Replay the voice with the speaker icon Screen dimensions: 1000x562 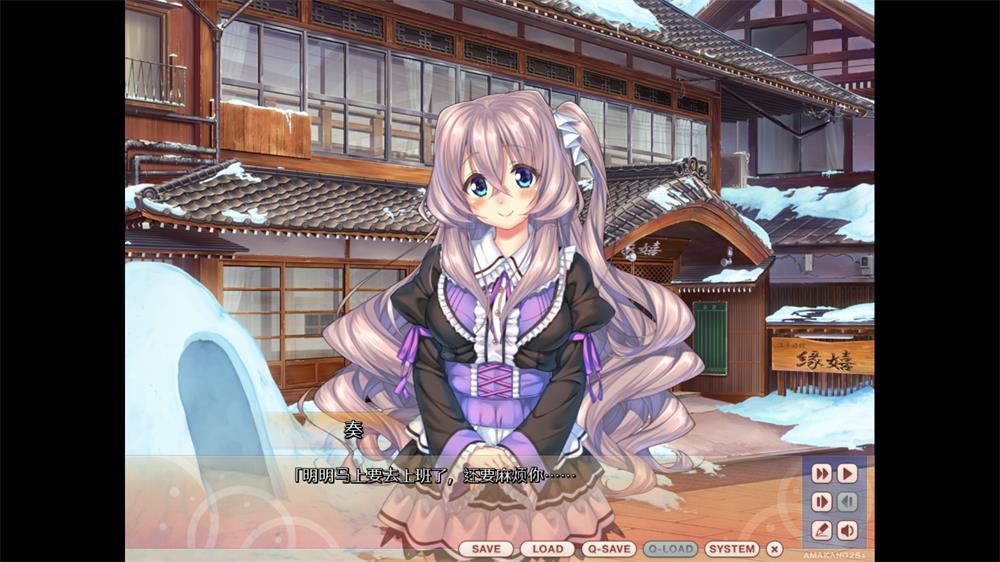tap(847, 530)
